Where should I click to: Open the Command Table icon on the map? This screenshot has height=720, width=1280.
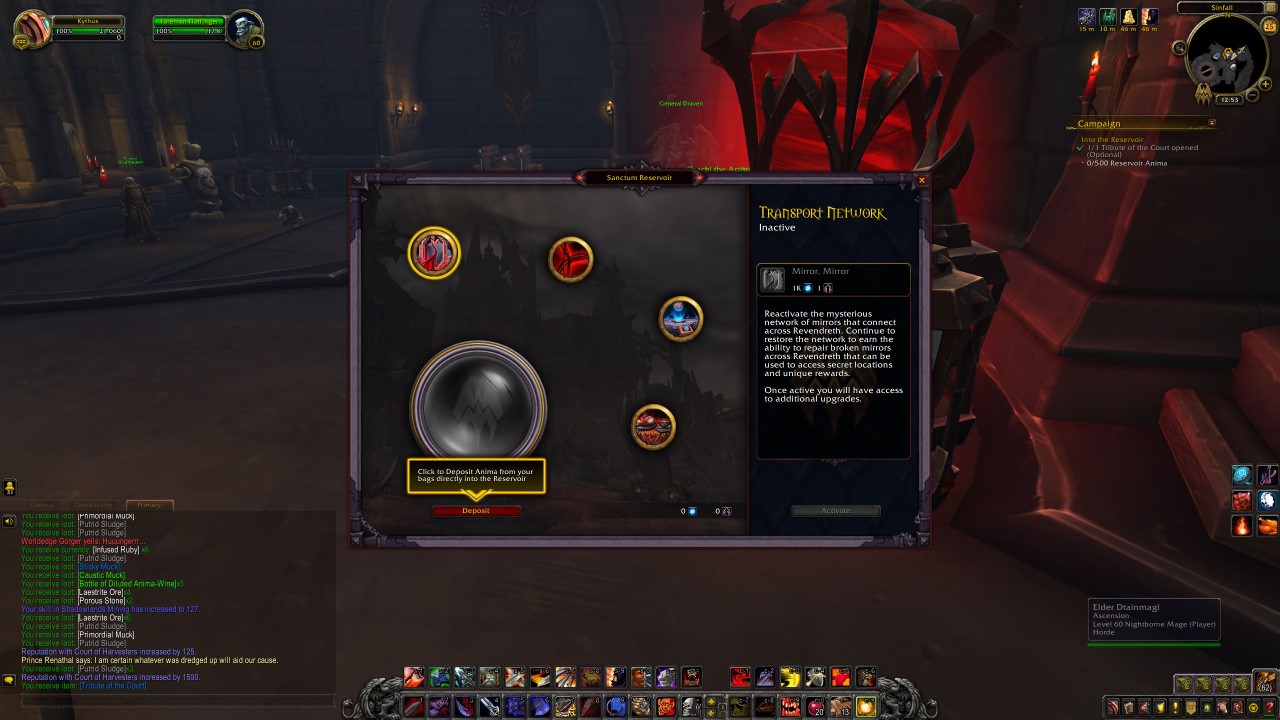(681, 321)
